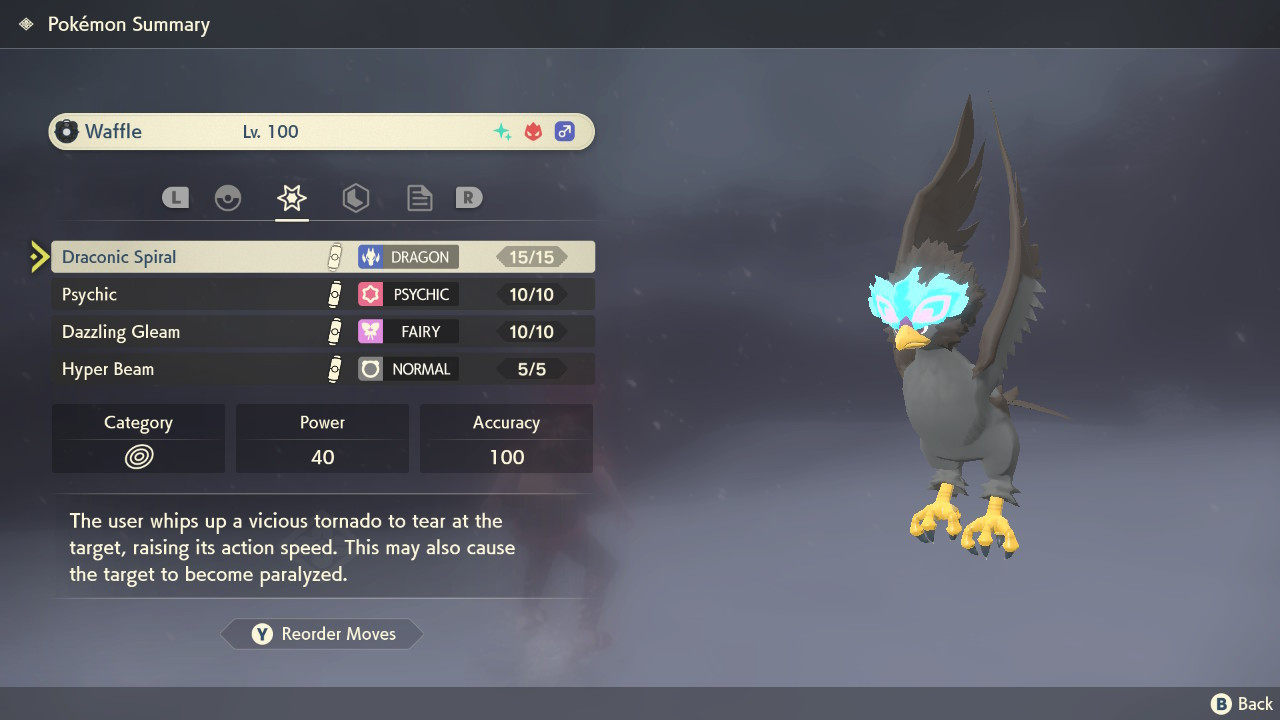
Task: Click the Dragon type icon on Draconic Spiral
Action: coord(372,256)
